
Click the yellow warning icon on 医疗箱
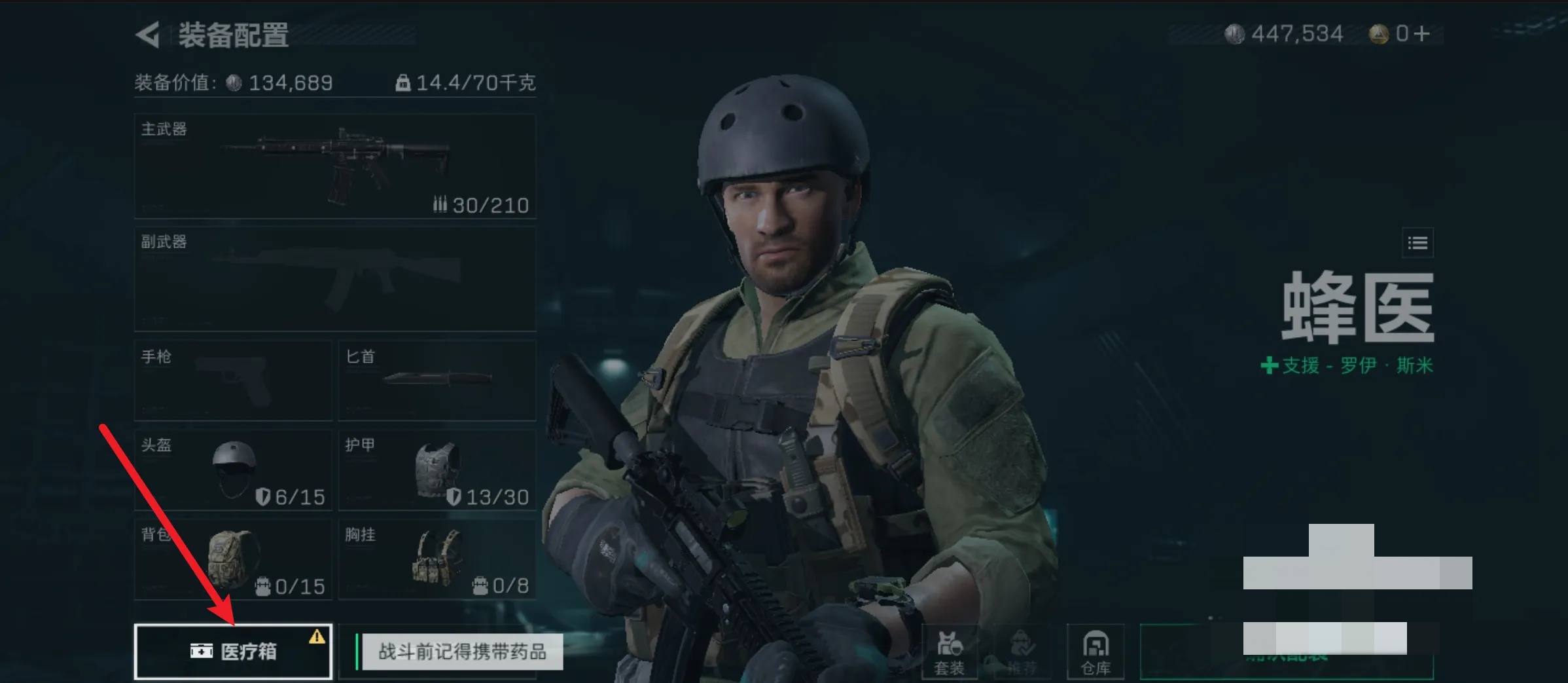point(317,635)
